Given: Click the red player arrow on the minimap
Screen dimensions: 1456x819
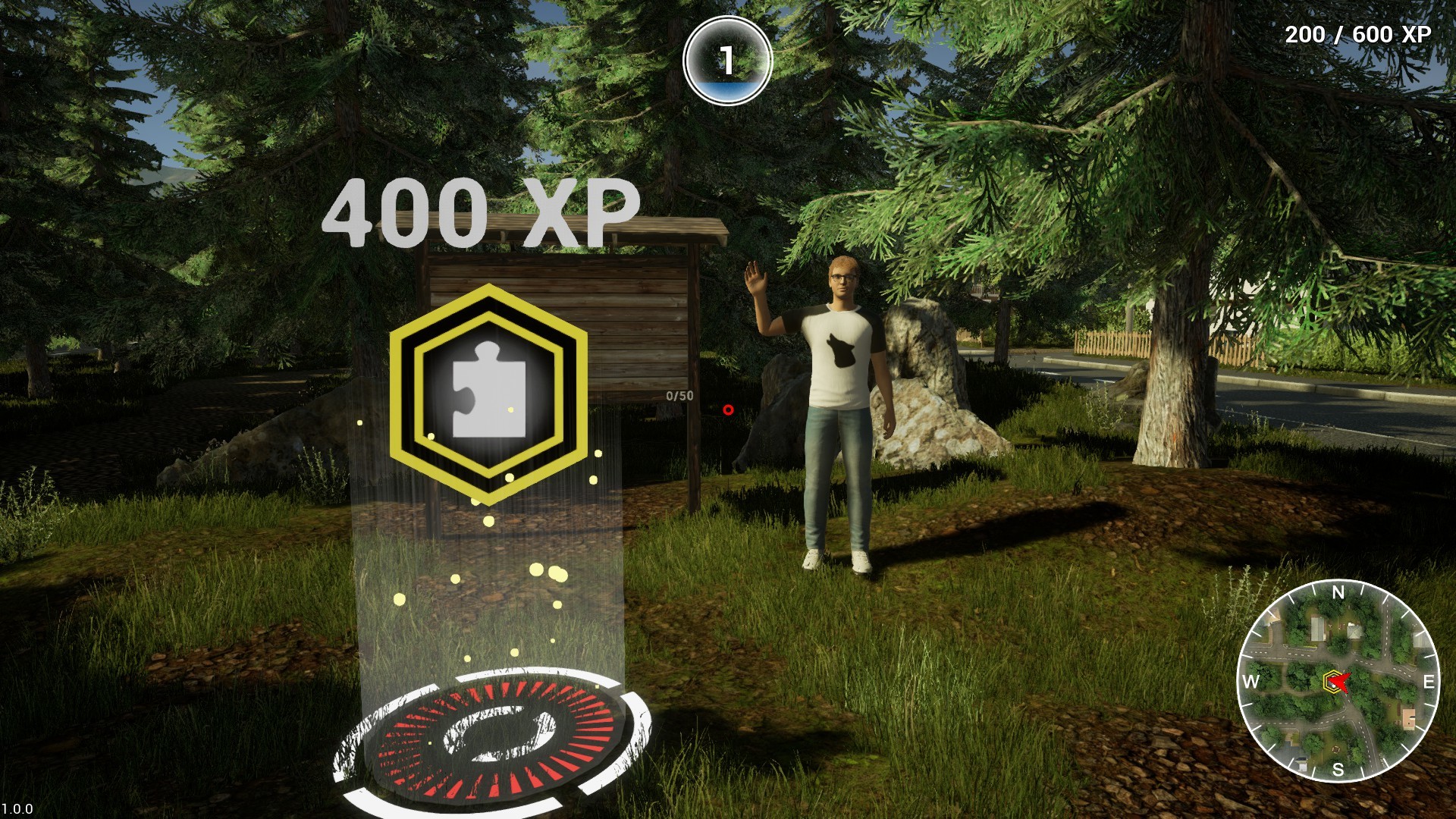Looking at the screenshot, I should click(1342, 679).
